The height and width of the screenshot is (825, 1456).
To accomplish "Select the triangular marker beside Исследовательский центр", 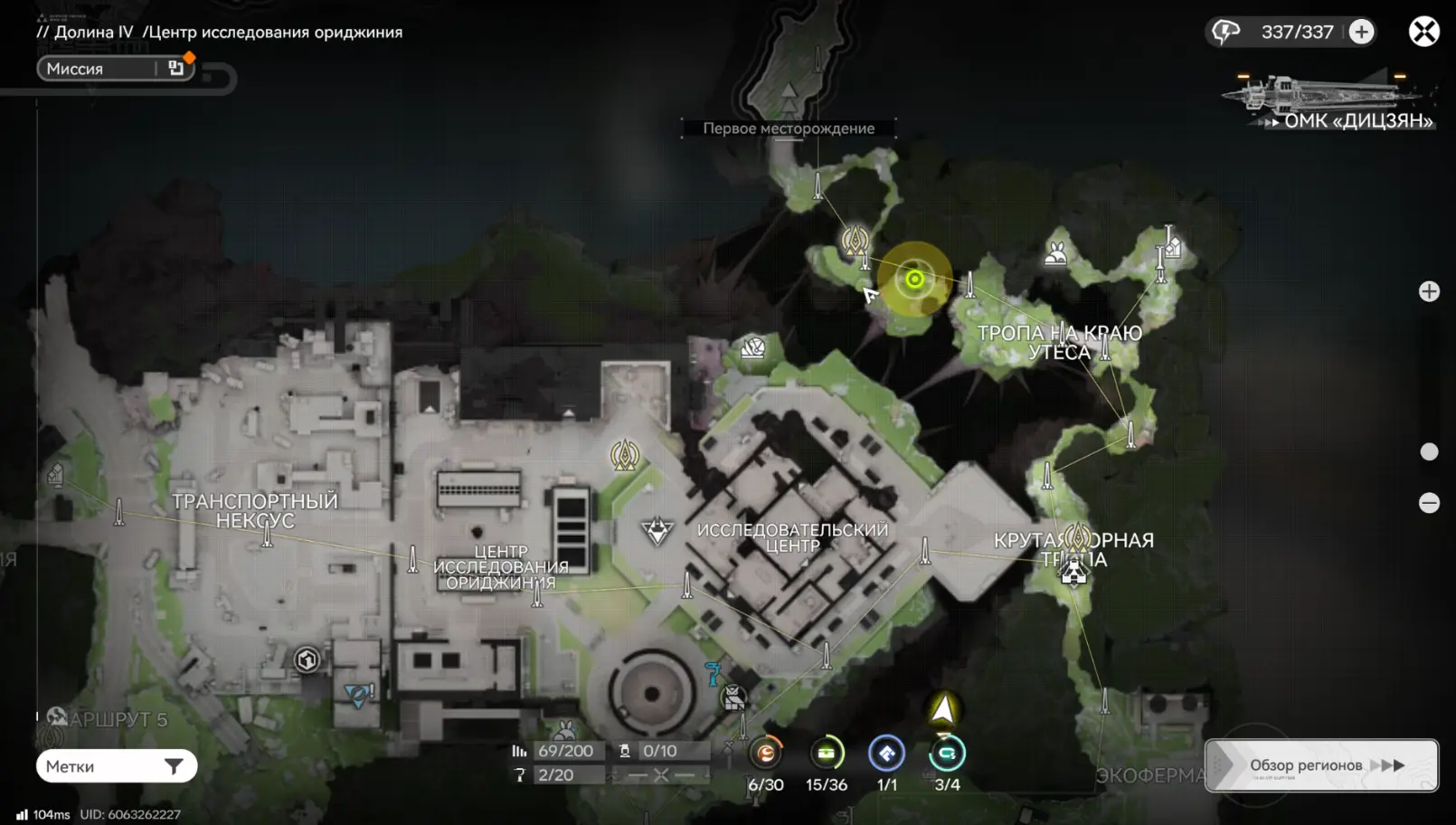I will (x=657, y=530).
